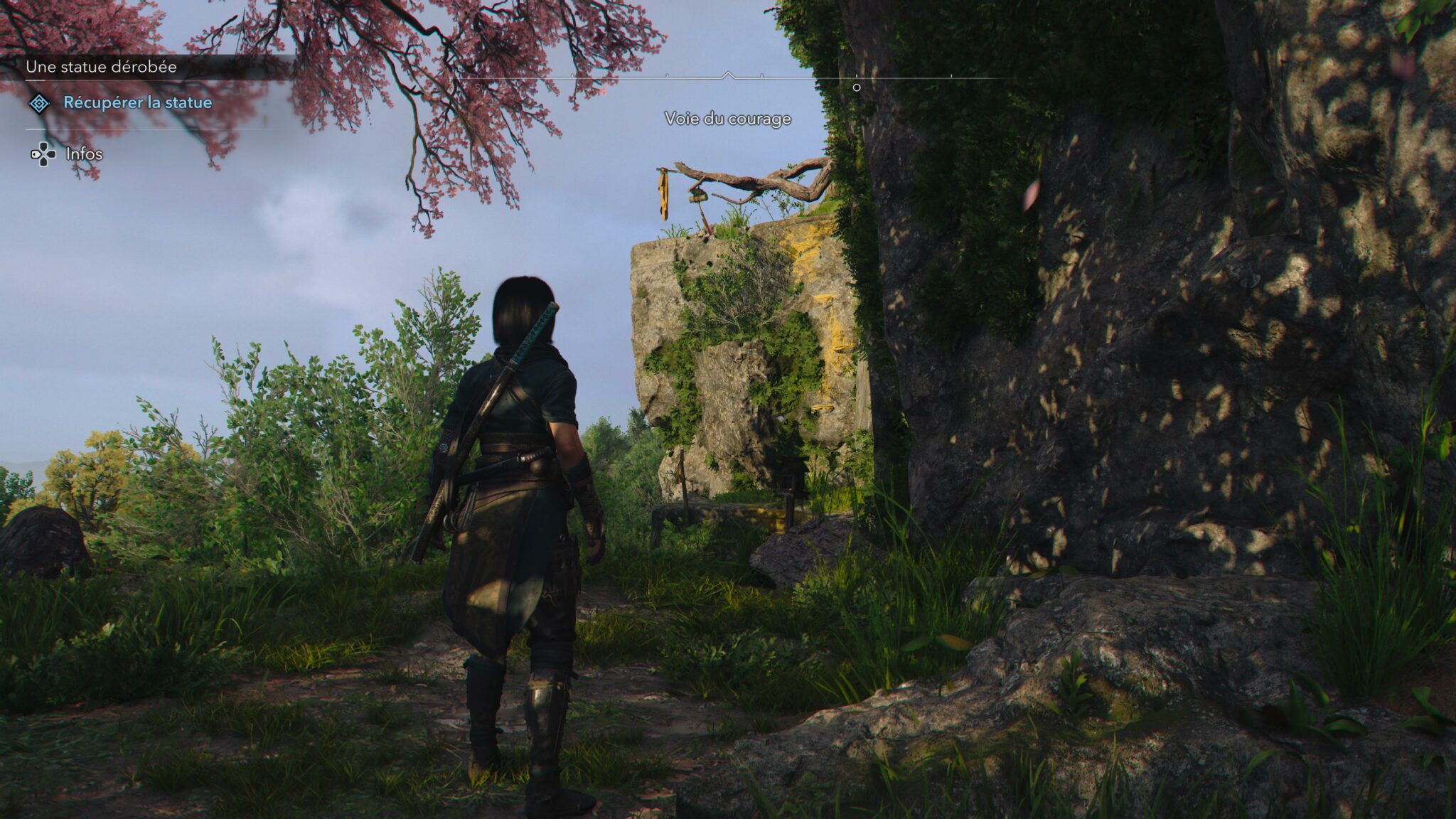Click the "Récupérer la statue" objective

pyautogui.click(x=137, y=102)
